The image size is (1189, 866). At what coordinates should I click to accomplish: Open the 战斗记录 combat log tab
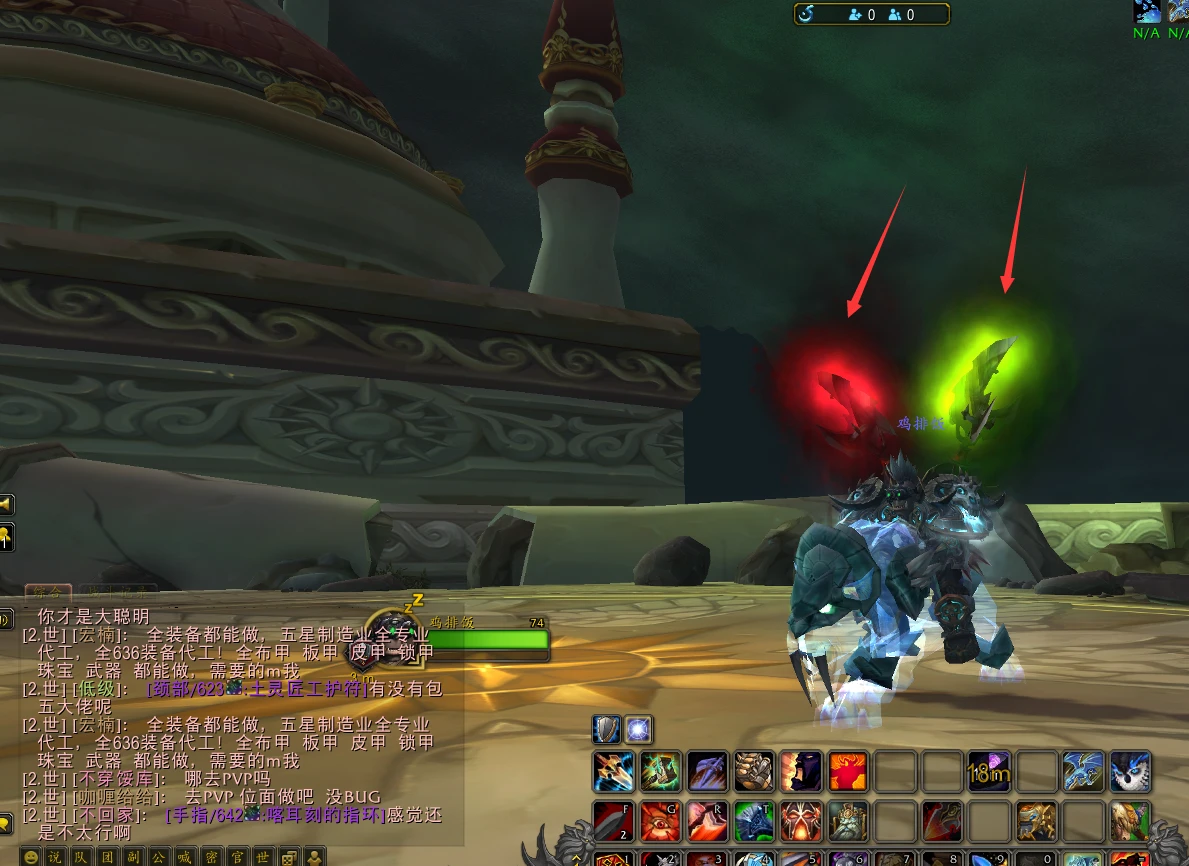[119, 592]
